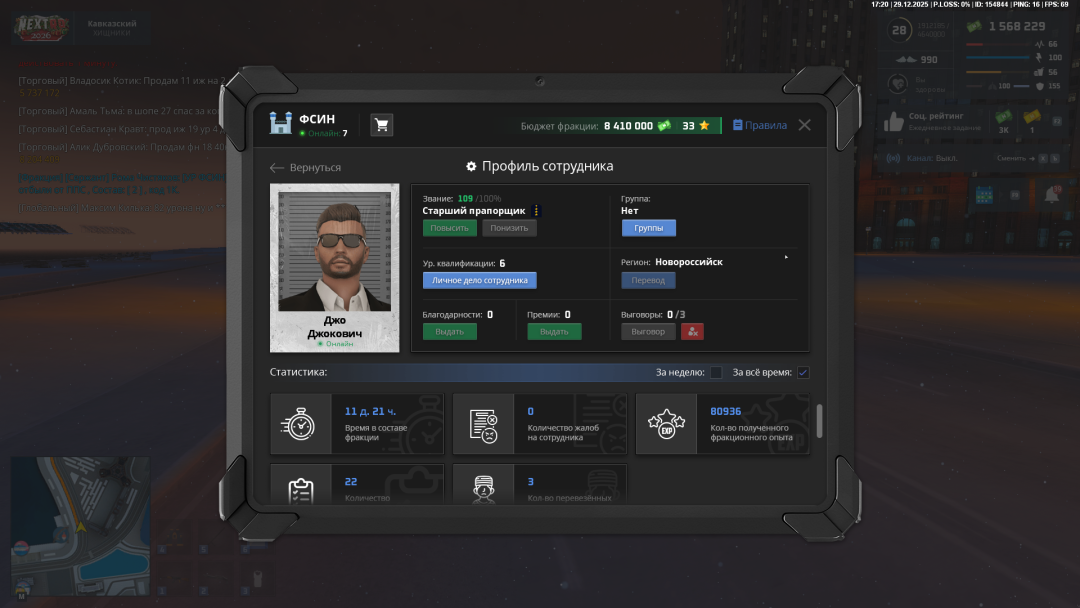Image resolution: width=1080 pixels, height=608 pixels.
Task: Go back with the Вернуться arrow
Action: tap(306, 167)
